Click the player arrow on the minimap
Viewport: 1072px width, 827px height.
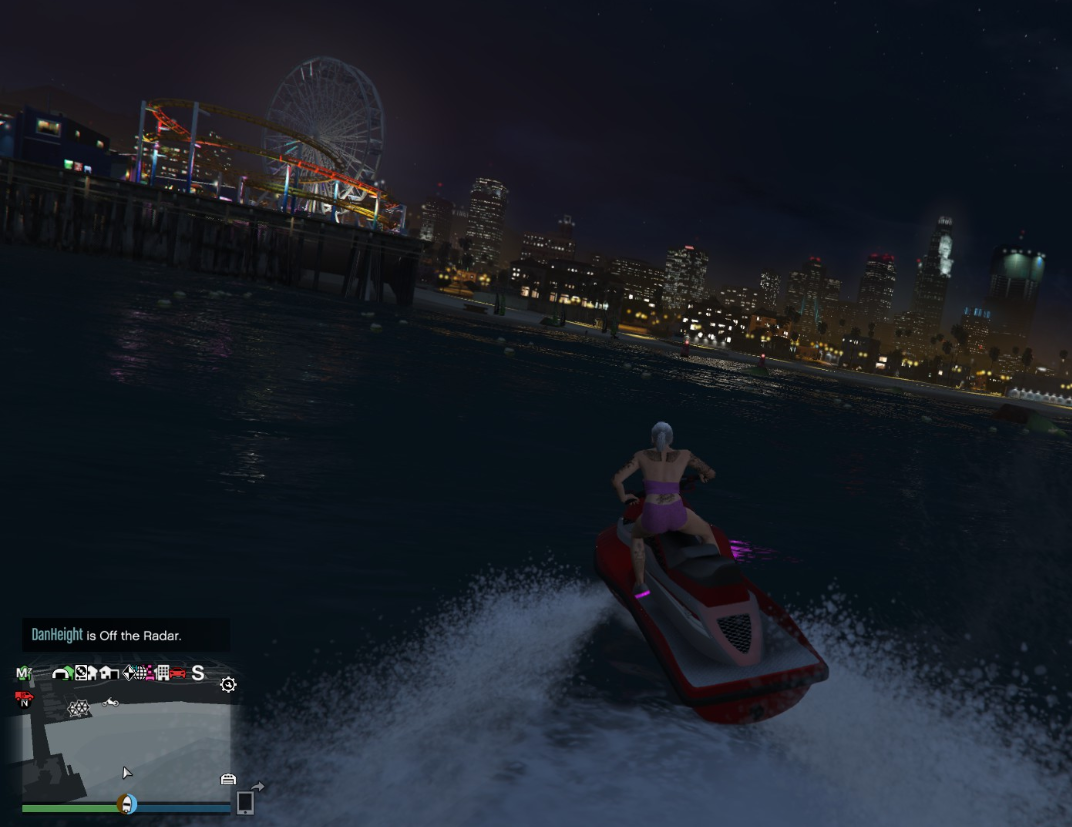(127, 773)
